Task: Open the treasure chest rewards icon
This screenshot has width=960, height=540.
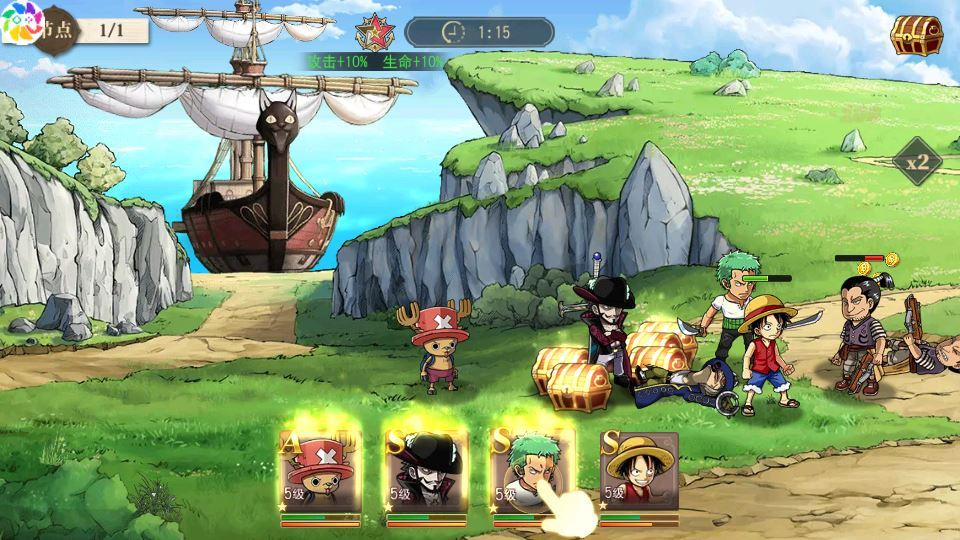Action: click(916, 34)
